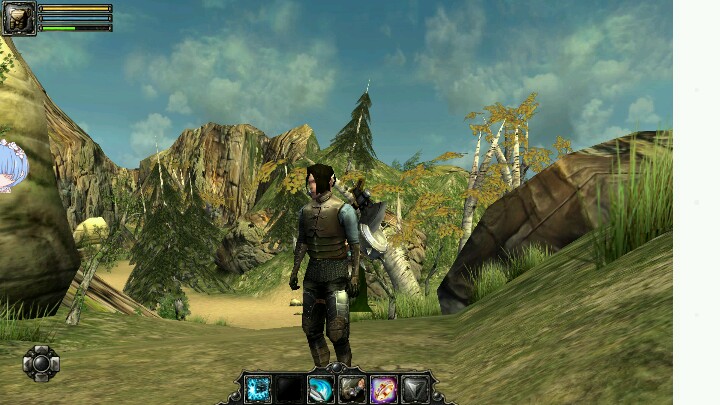Activate the blue frost burst skill

(x=258, y=389)
